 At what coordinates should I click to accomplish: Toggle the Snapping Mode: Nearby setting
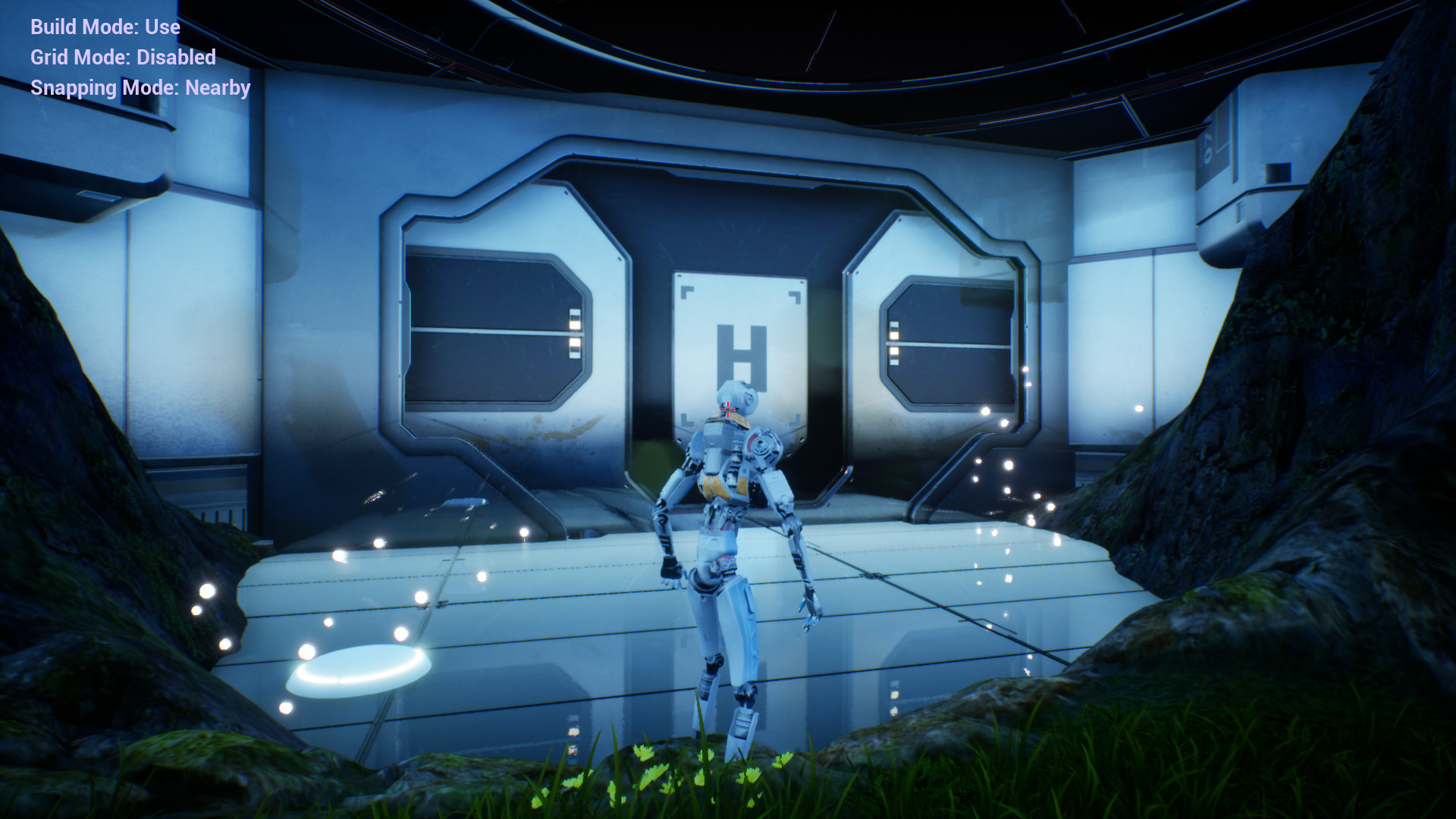tap(140, 88)
